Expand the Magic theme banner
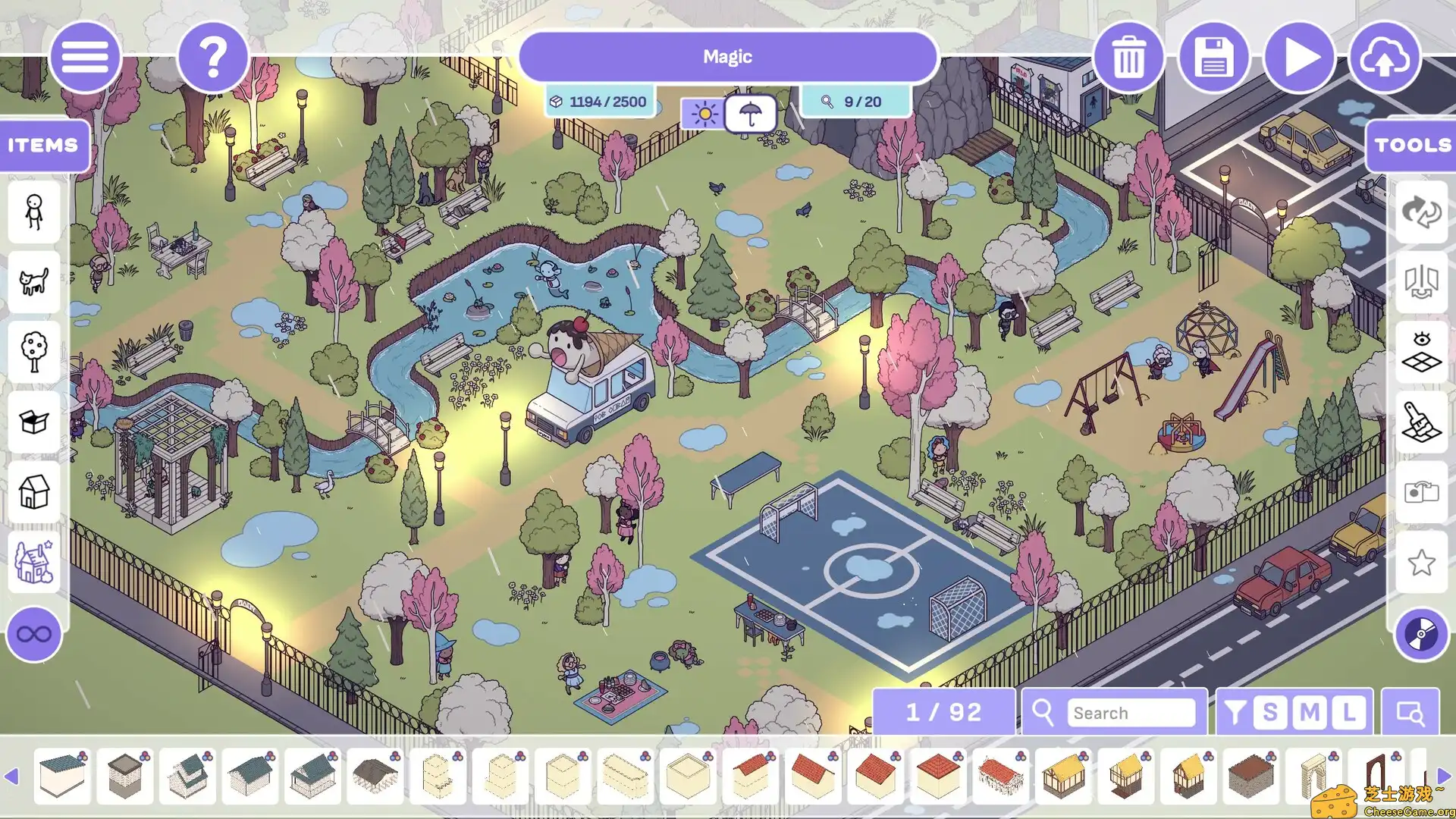The image size is (1456, 819). click(727, 56)
